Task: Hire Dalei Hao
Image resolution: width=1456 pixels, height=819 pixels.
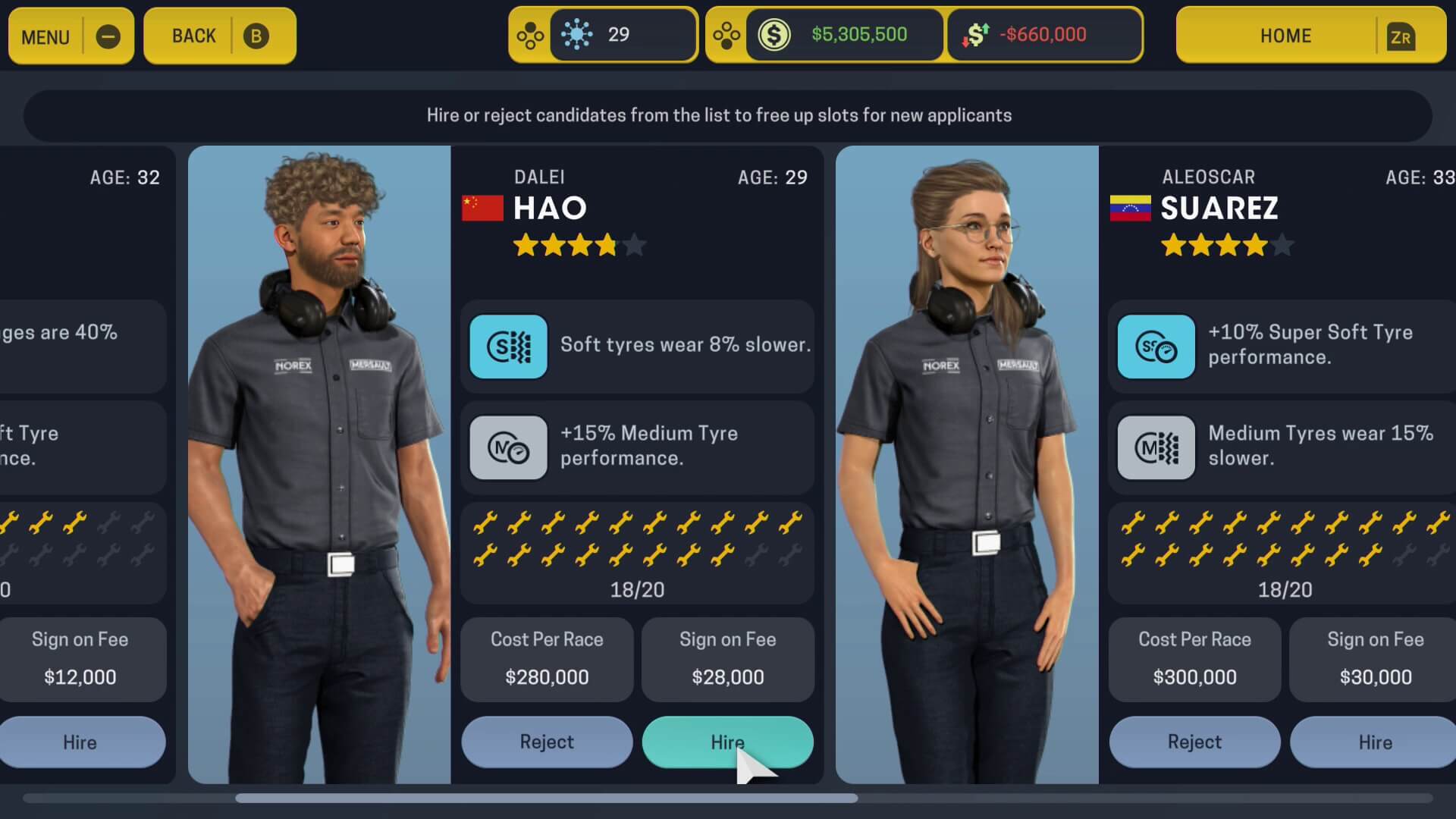Action: 727,742
